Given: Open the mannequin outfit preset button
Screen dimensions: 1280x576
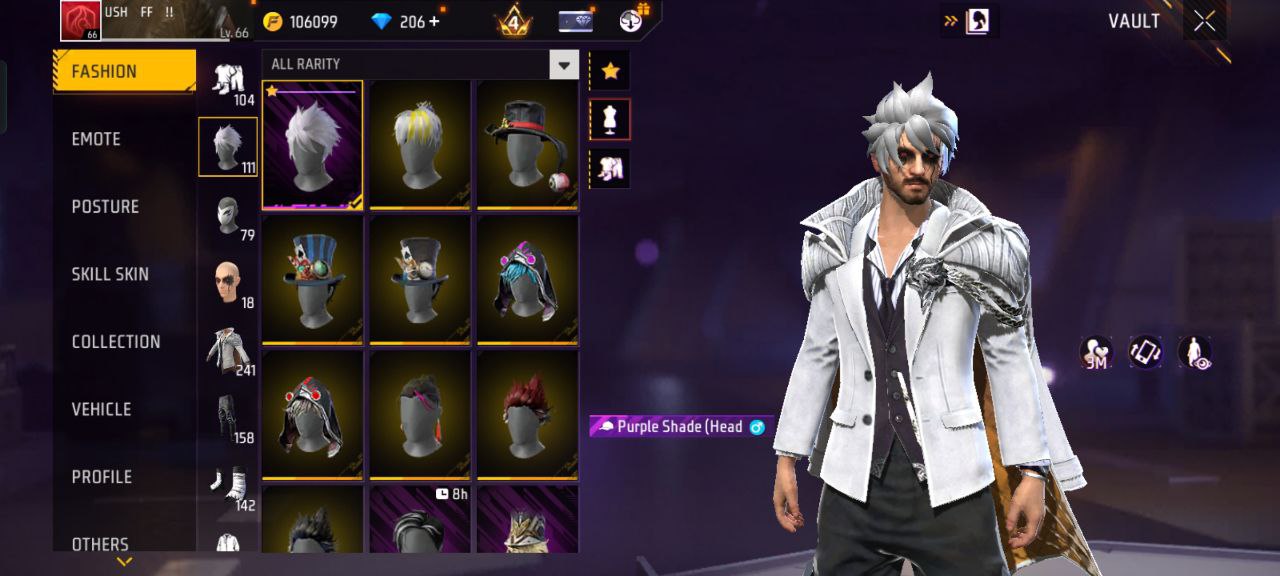Looking at the screenshot, I should coord(610,120).
